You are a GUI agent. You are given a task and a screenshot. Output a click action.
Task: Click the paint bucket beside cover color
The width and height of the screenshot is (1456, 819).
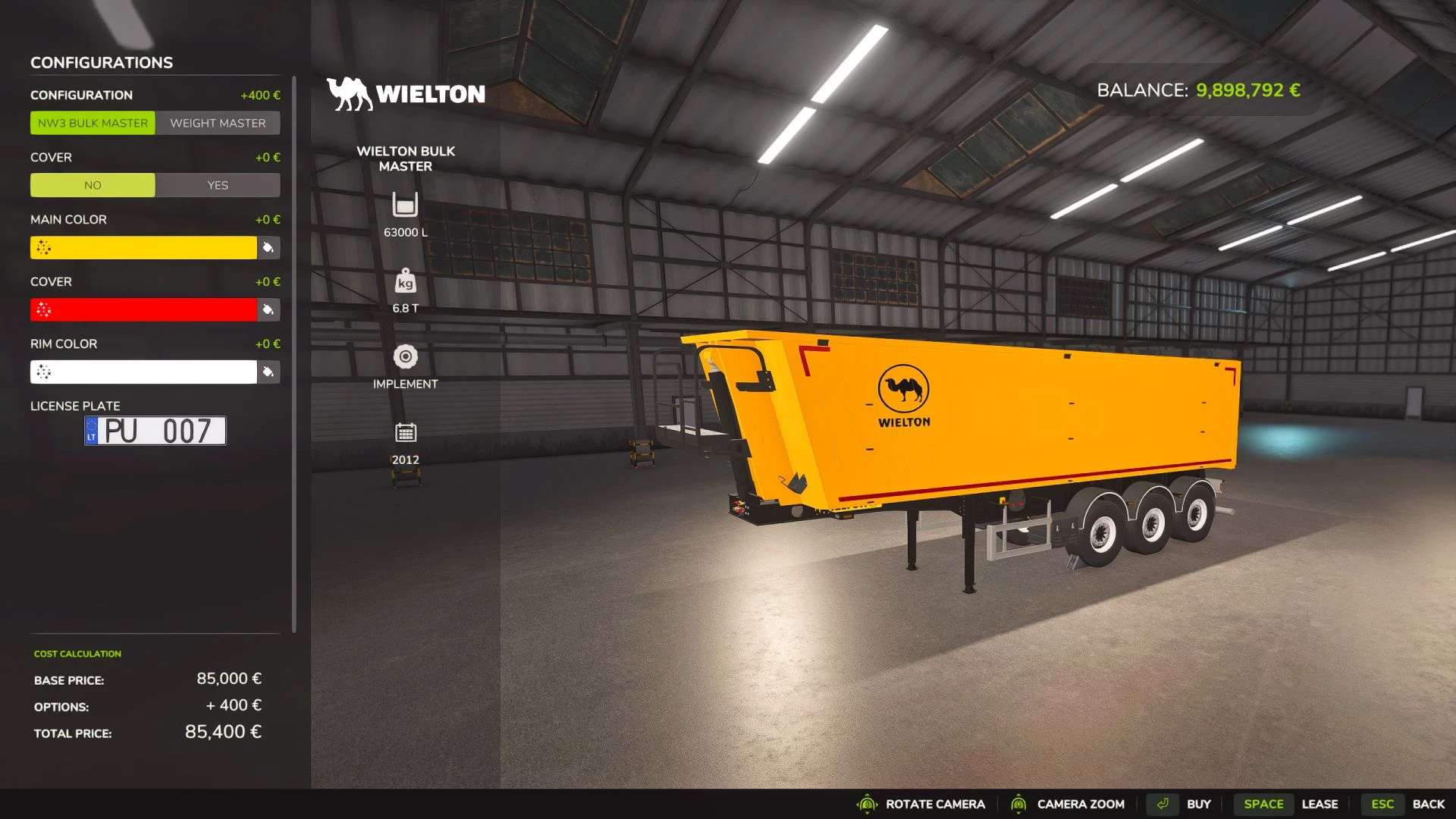268,309
